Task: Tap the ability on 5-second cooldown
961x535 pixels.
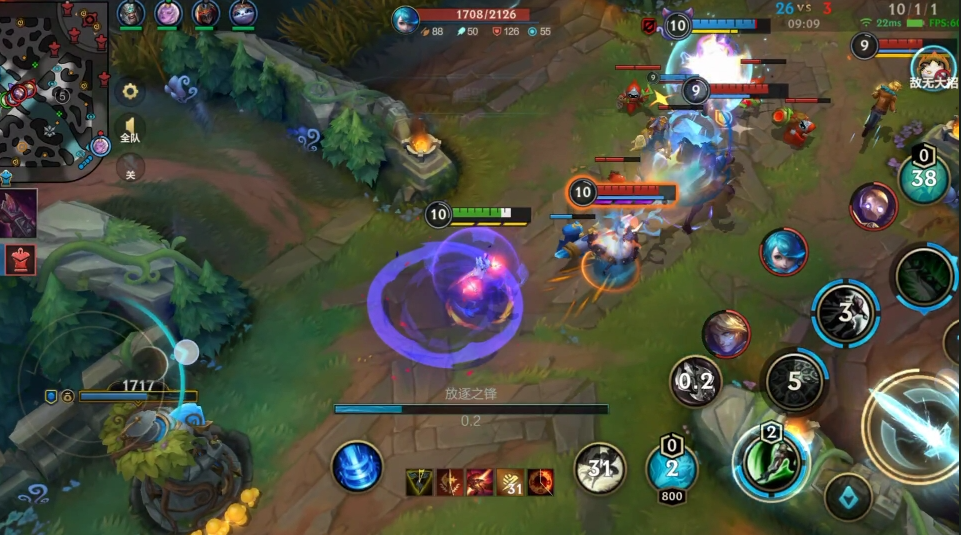Action: [795, 381]
